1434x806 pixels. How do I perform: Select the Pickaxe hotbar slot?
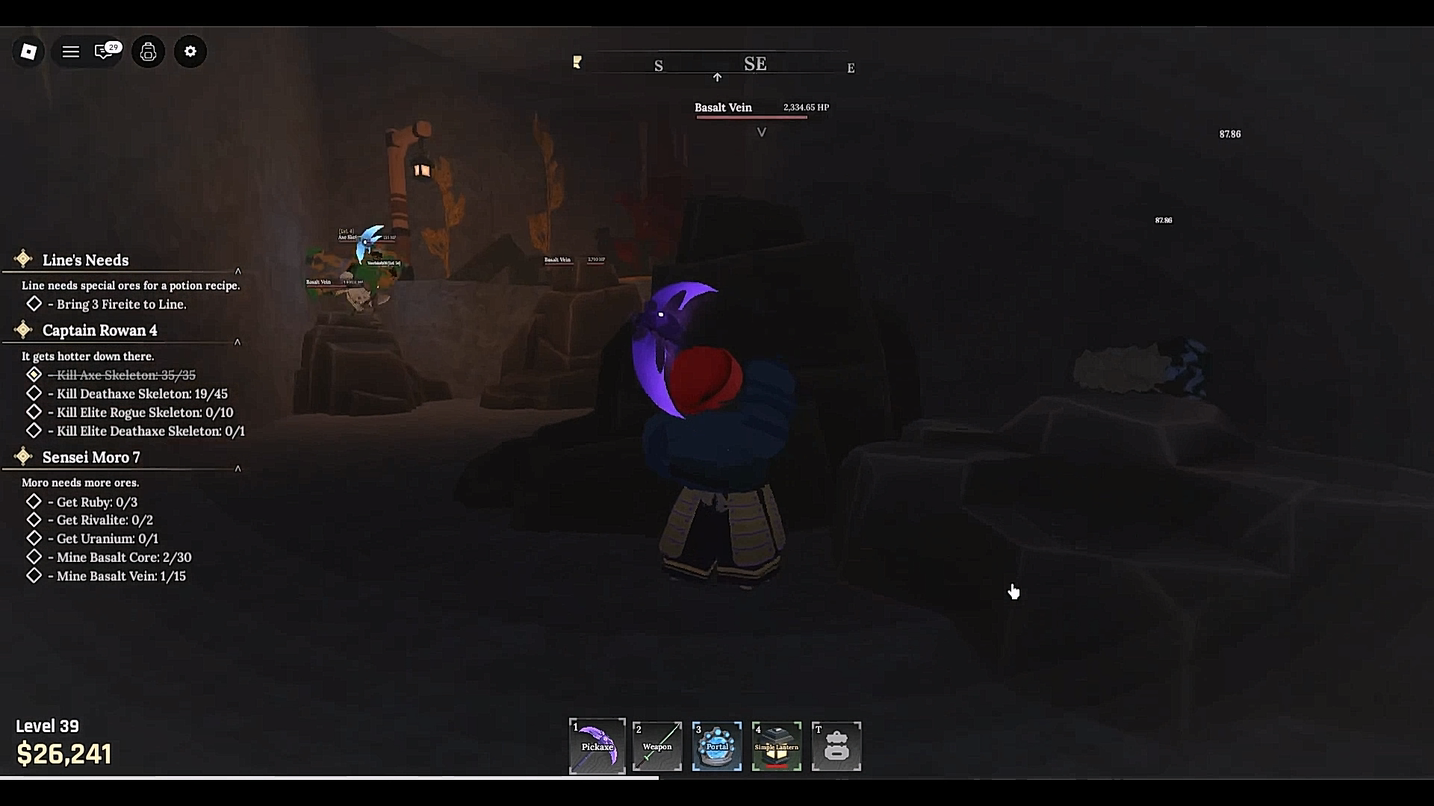597,746
